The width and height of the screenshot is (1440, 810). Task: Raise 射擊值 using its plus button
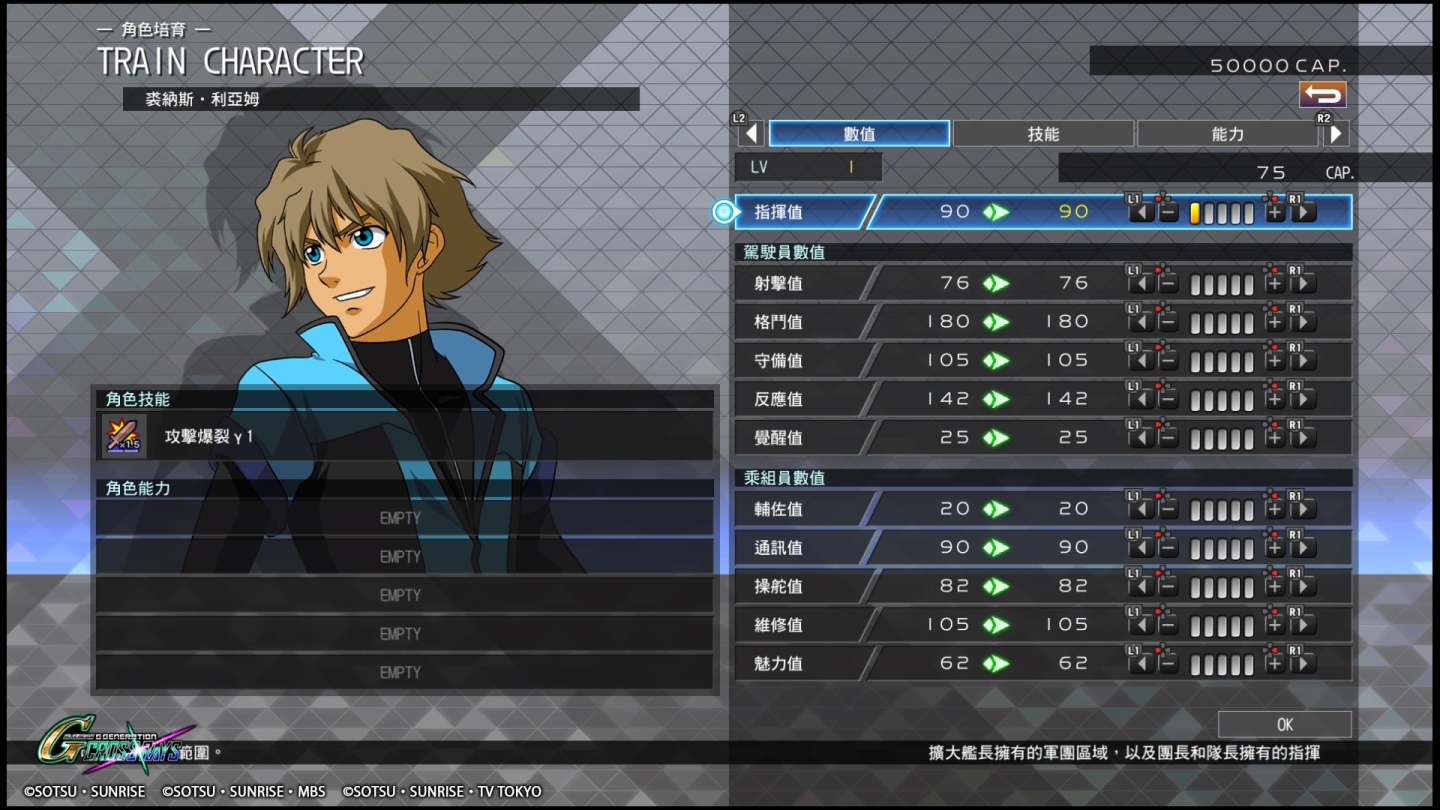click(x=1274, y=284)
